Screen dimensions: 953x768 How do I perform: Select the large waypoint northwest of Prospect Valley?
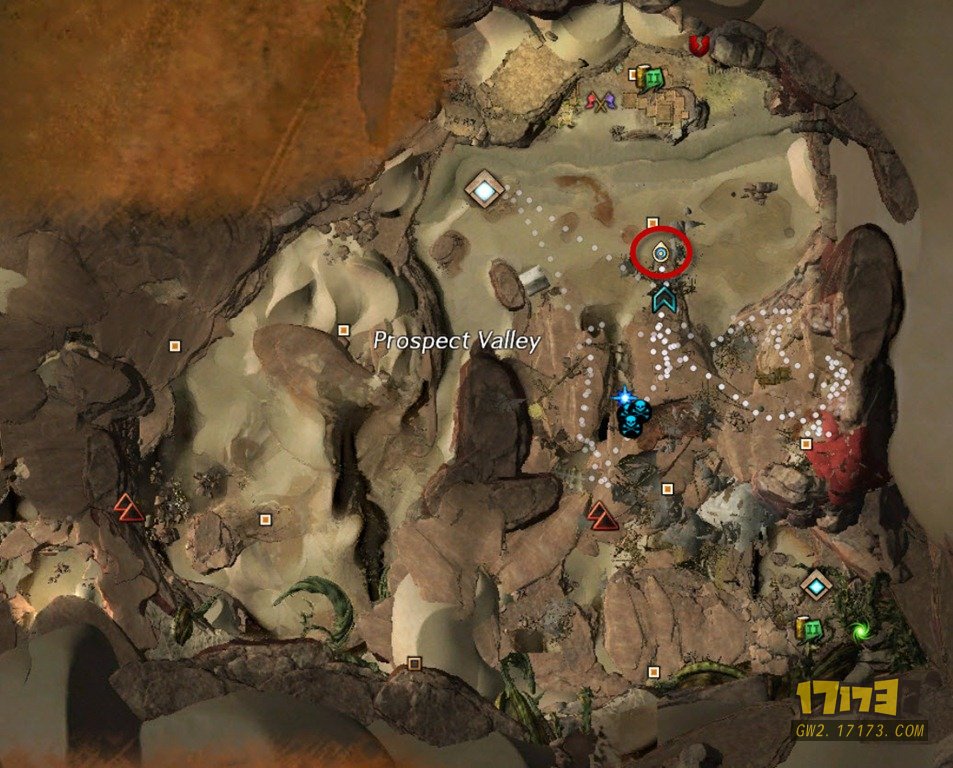coord(485,188)
